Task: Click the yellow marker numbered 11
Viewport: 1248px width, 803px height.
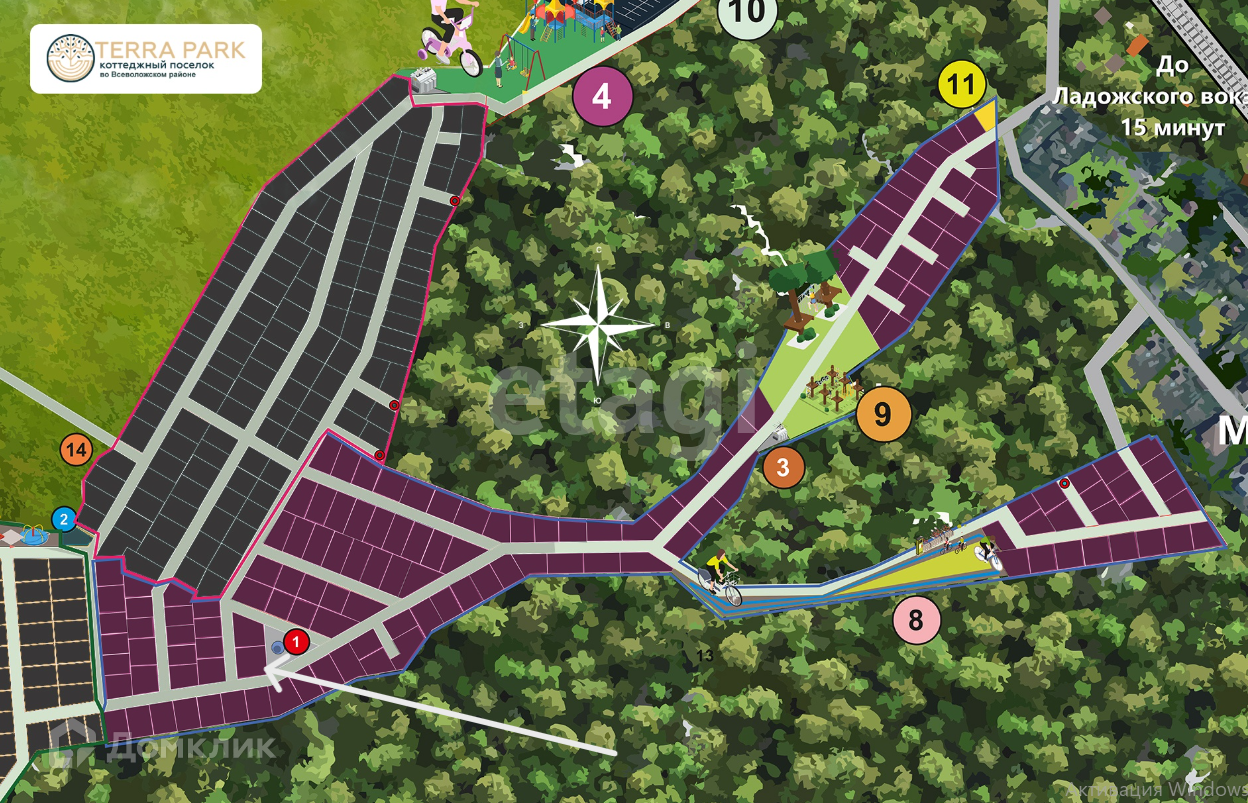Action: pos(961,85)
